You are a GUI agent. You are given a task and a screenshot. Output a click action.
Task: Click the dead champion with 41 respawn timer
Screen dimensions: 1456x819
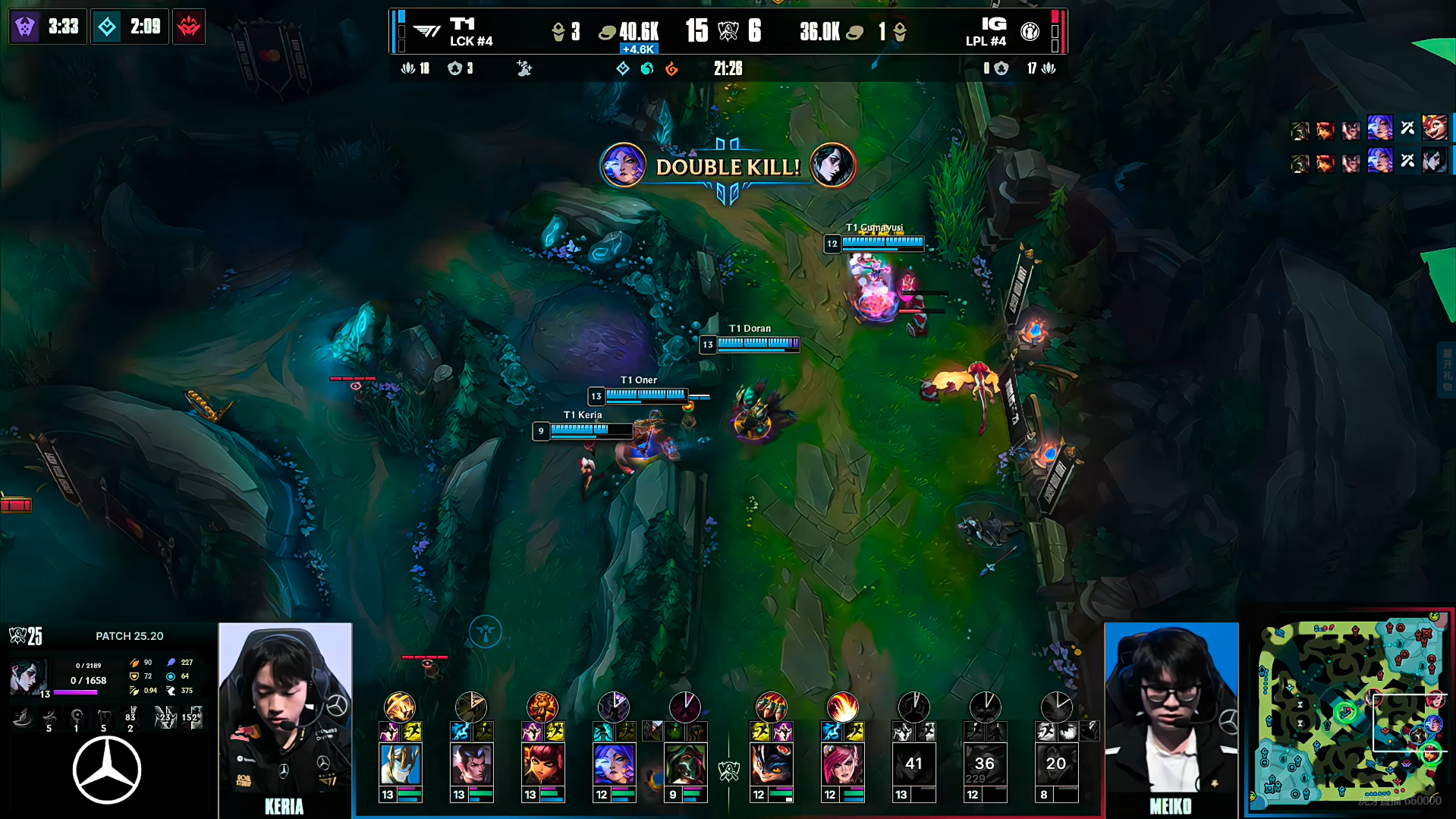(x=914, y=764)
